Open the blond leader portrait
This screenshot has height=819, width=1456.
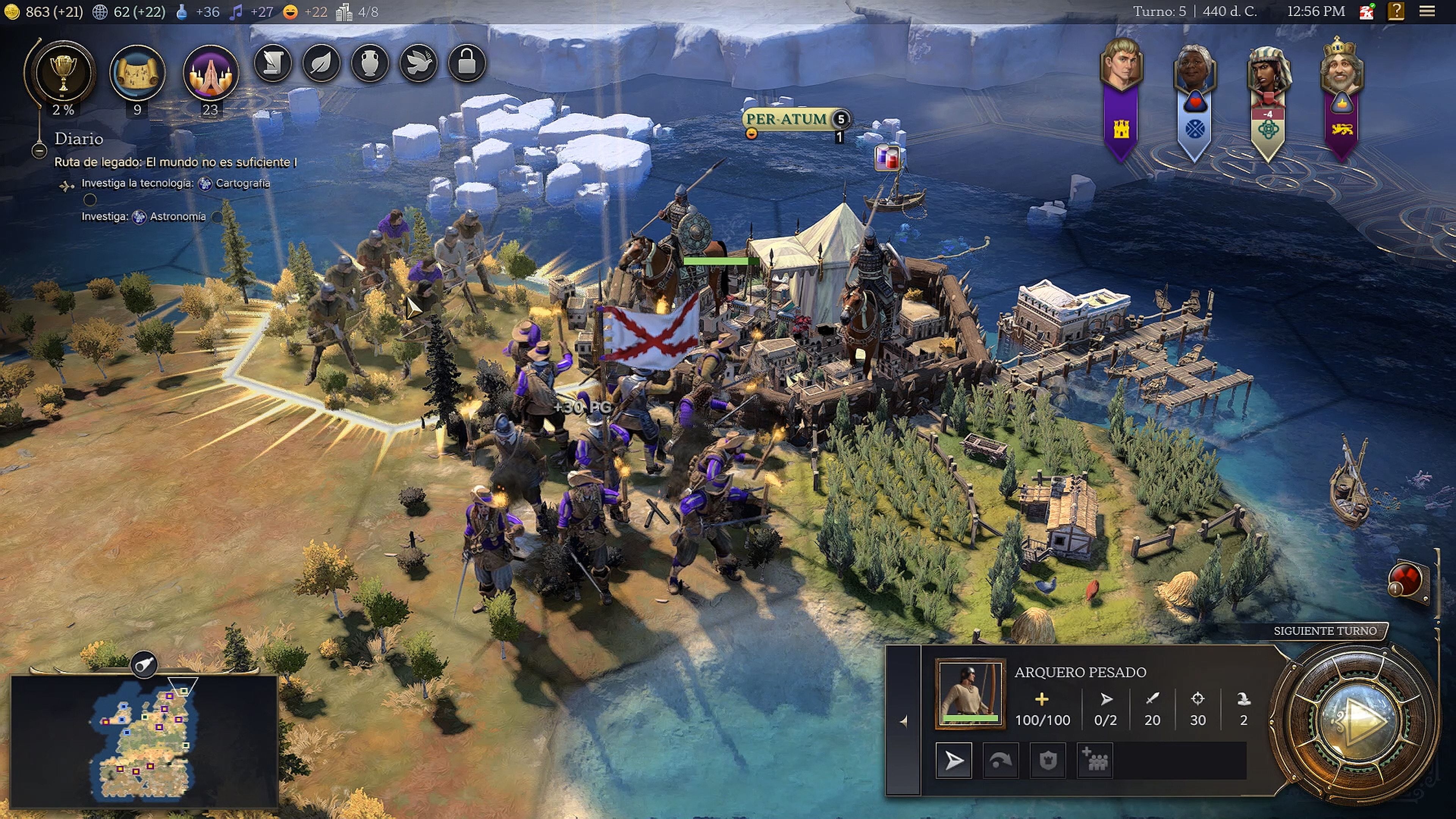point(1122,64)
